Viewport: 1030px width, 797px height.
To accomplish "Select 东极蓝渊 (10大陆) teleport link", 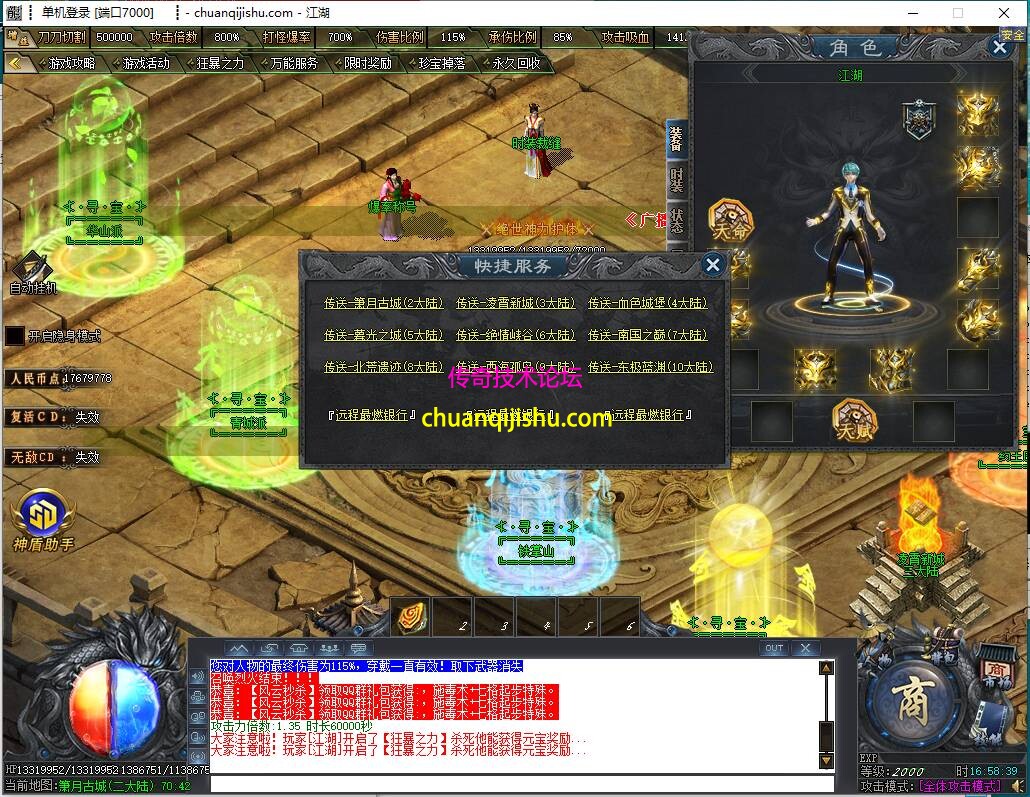I will click(x=651, y=367).
